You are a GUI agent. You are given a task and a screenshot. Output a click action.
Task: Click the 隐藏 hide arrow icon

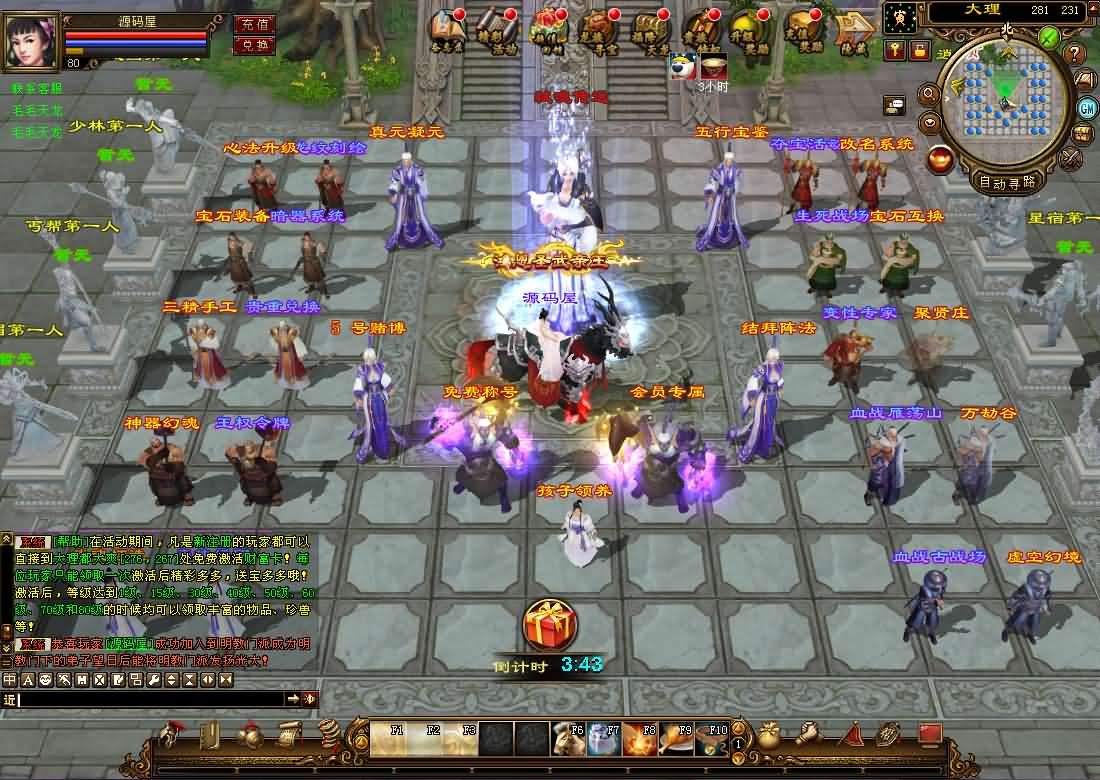click(x=854, y=30)
